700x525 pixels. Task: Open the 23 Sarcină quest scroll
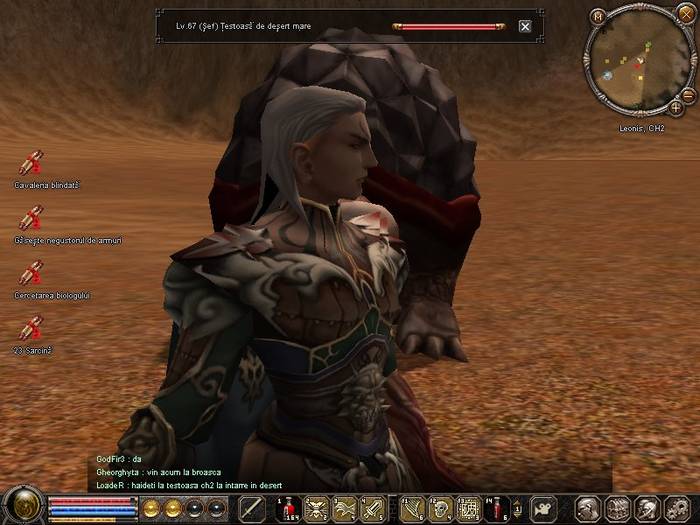pyautogui.click(x=31, y=328)
